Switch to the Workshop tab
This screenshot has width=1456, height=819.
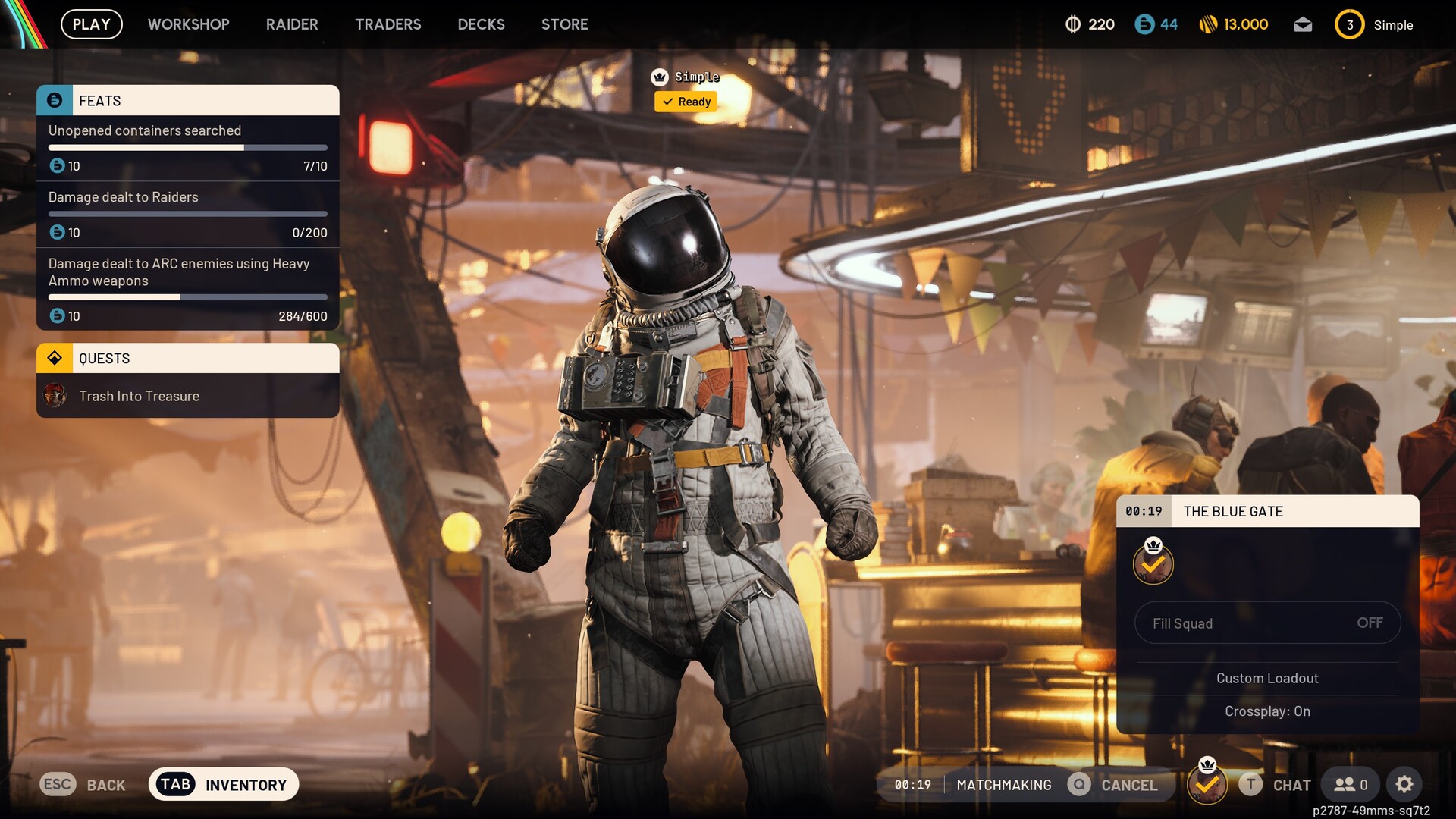[x=188, y=24]
